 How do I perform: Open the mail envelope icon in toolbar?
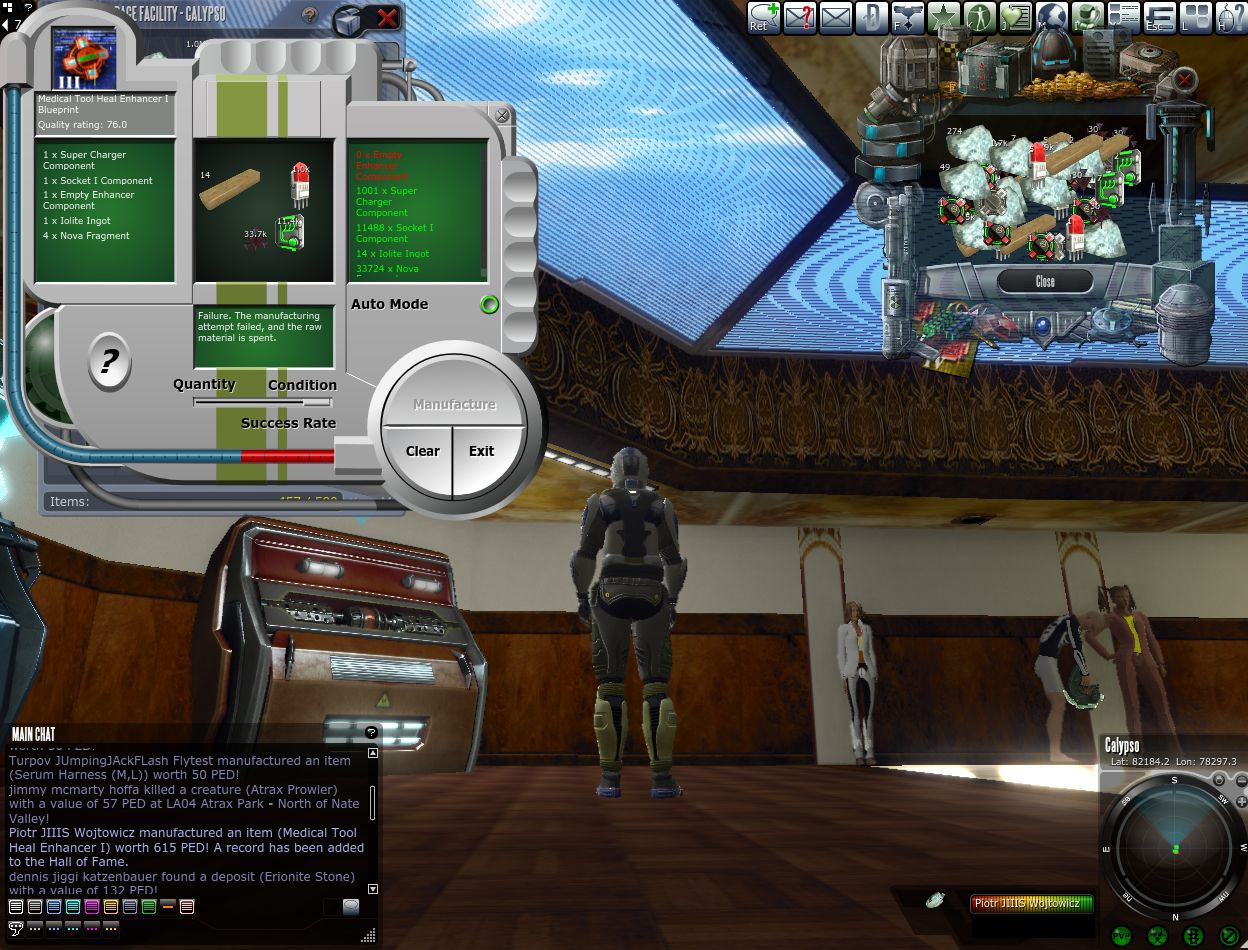point(835,17)
